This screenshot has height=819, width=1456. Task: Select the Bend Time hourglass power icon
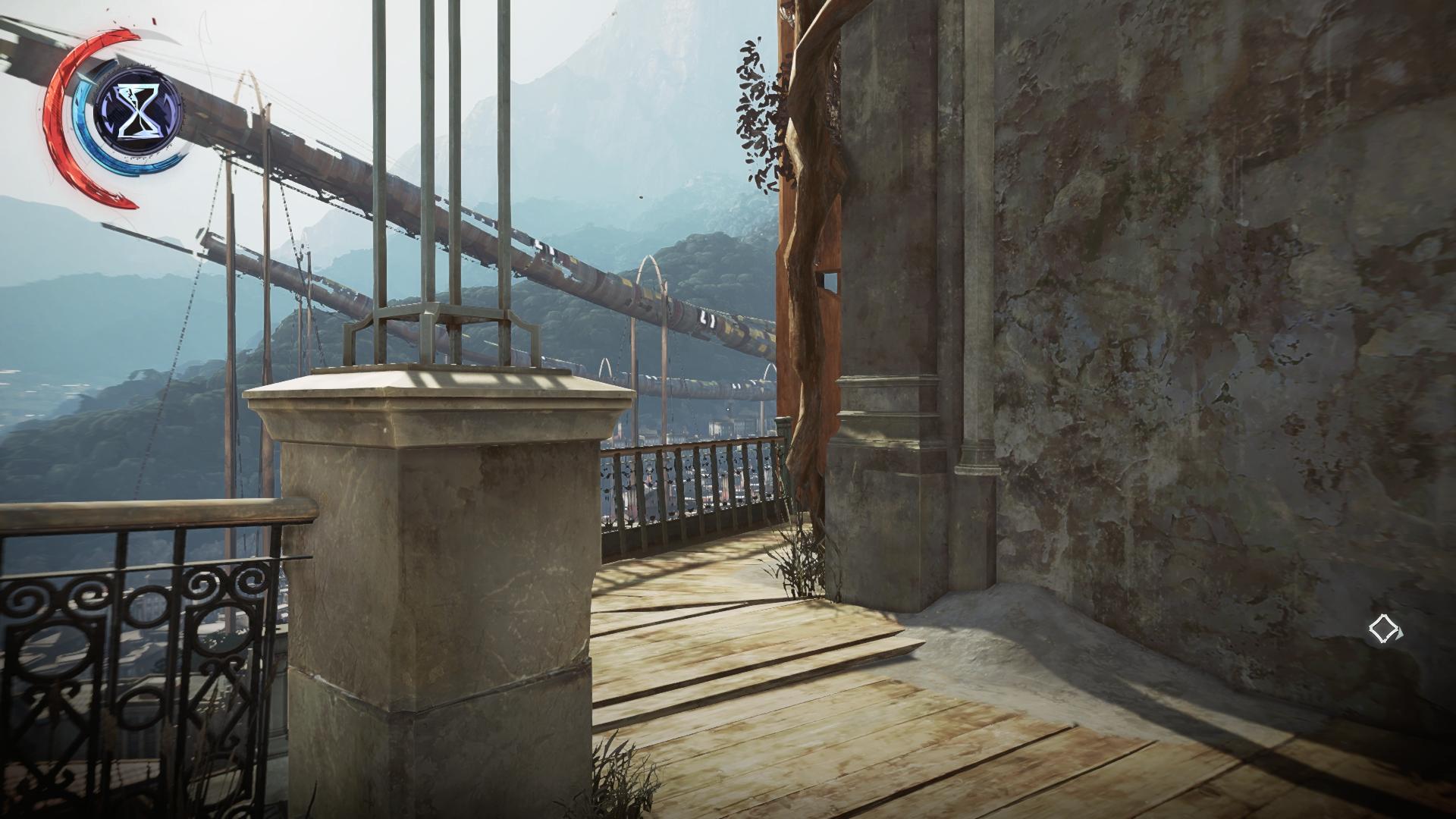[138, 112]
